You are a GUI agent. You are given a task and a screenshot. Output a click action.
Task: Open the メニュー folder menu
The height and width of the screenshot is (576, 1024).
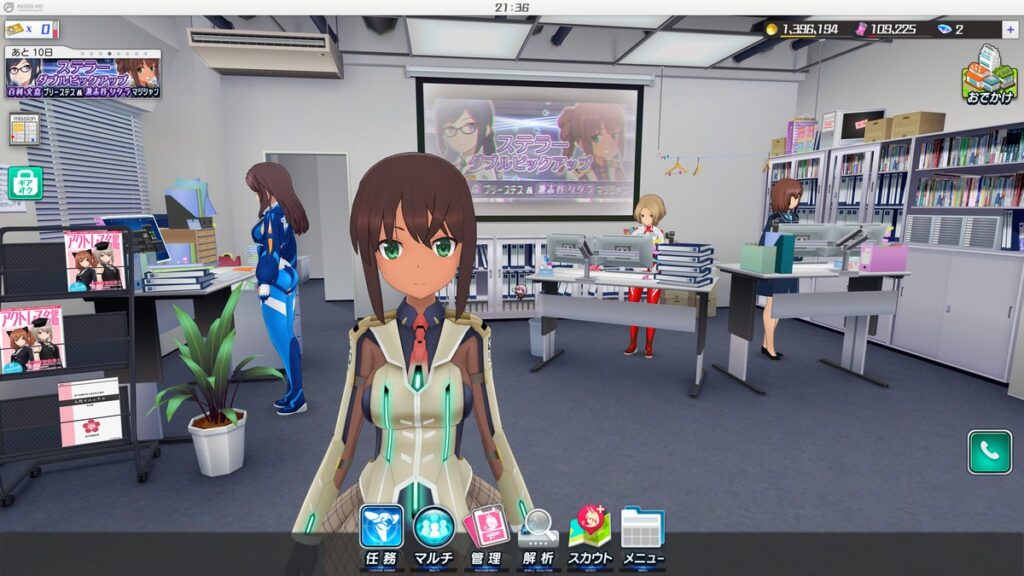point(642,535)
